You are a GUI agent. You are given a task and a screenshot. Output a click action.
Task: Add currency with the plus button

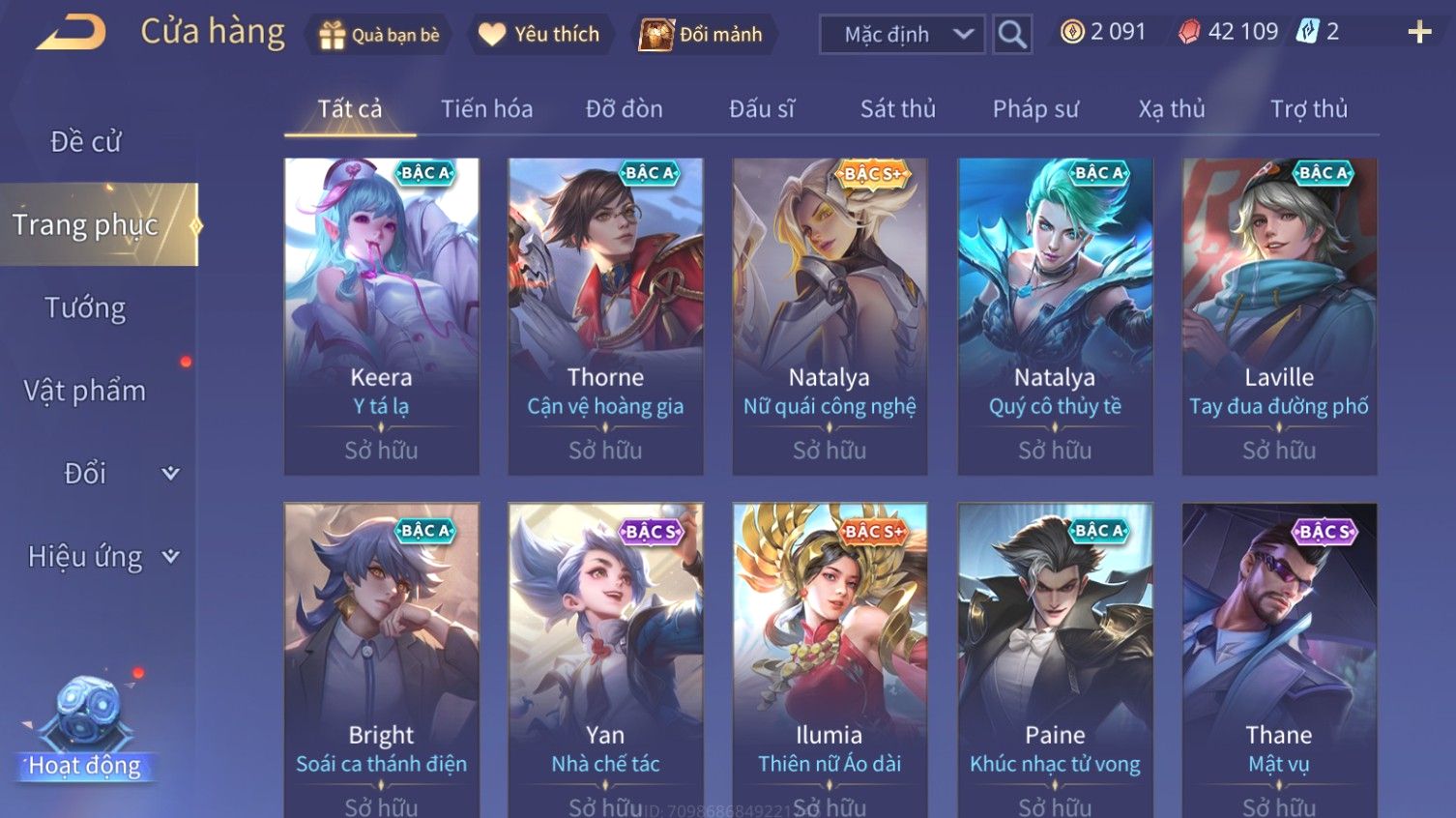pos(1418,33)
